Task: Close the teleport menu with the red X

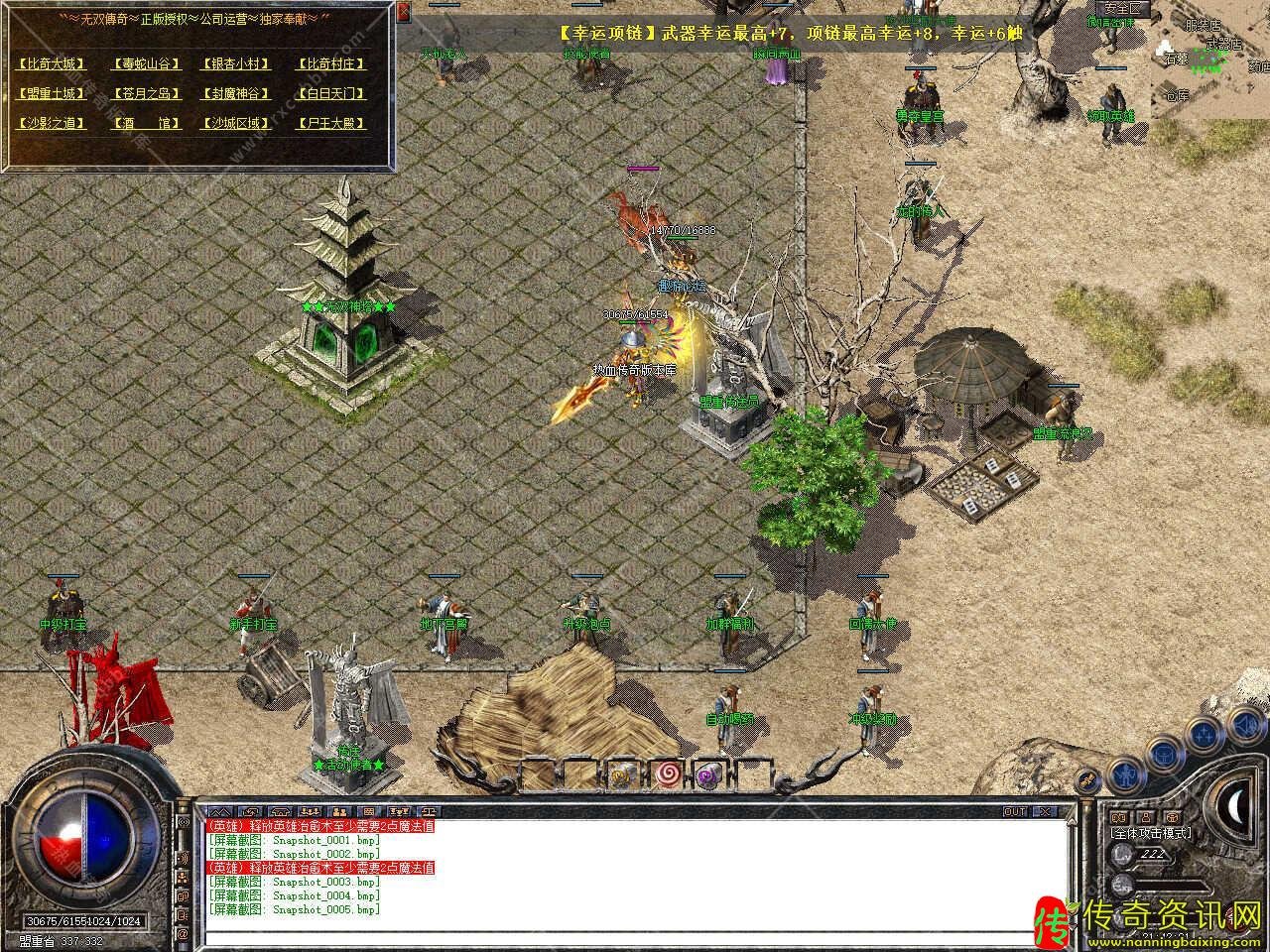Action: point(404,14)
